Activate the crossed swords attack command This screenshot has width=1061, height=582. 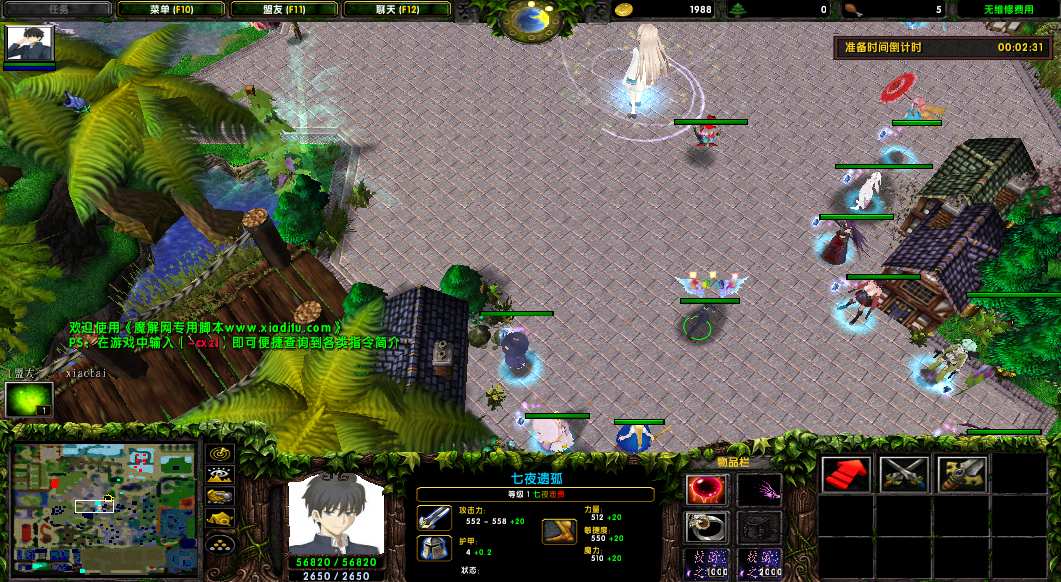[x=904, y=474]
